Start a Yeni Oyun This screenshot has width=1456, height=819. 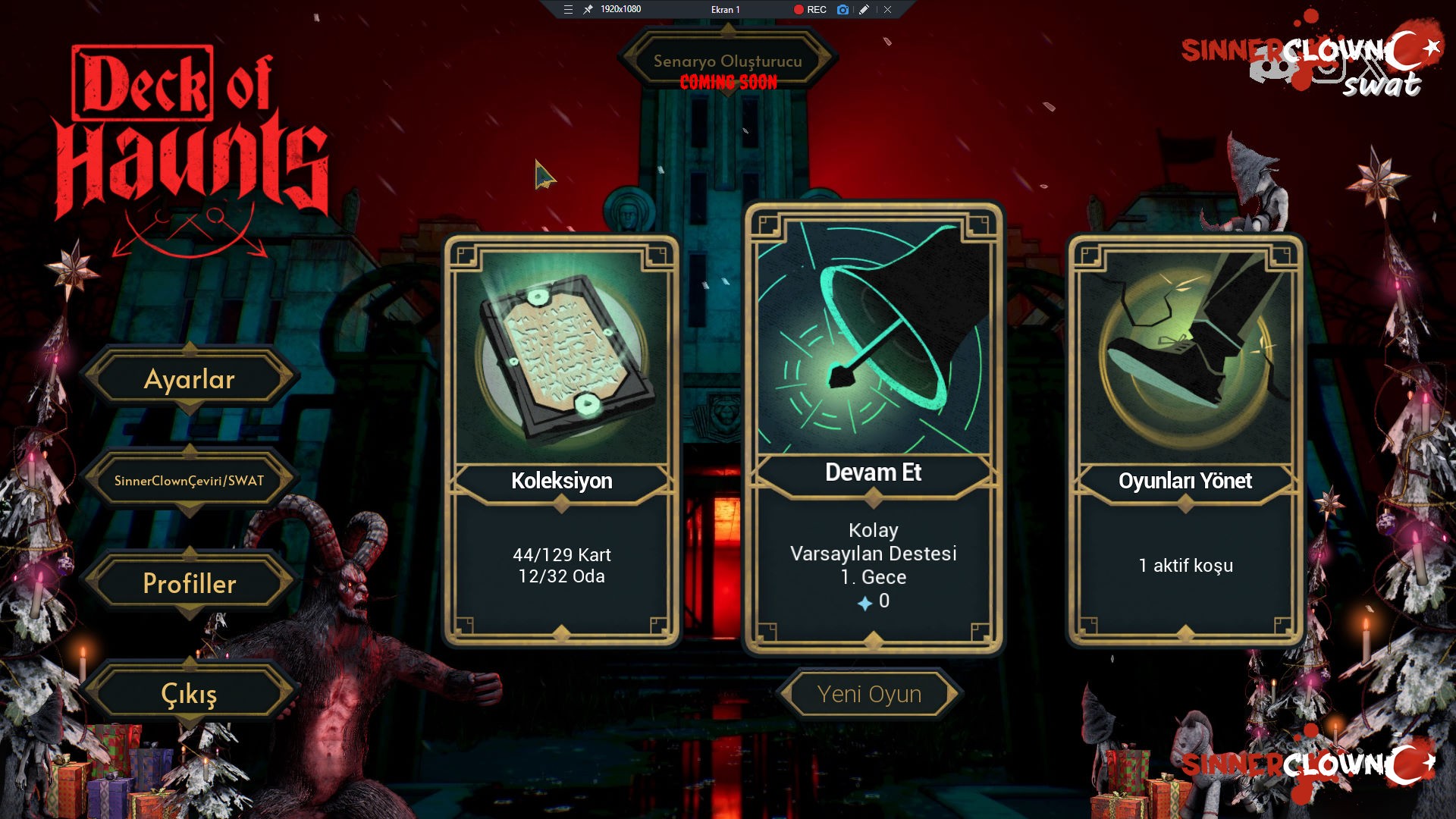(x=869, y=694)
